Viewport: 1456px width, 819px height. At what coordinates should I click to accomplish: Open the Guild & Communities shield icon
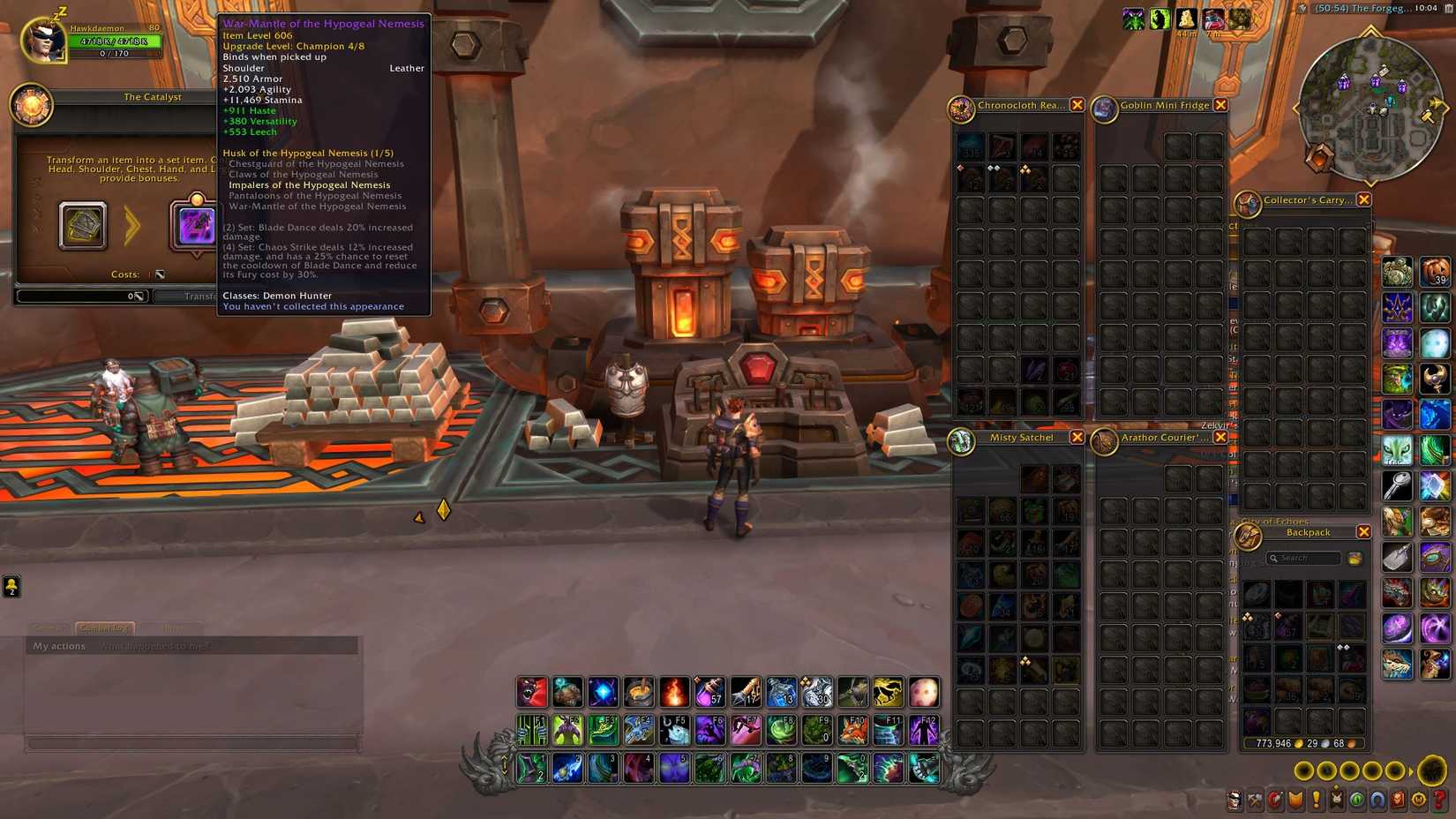click(x=1295, y=800)
